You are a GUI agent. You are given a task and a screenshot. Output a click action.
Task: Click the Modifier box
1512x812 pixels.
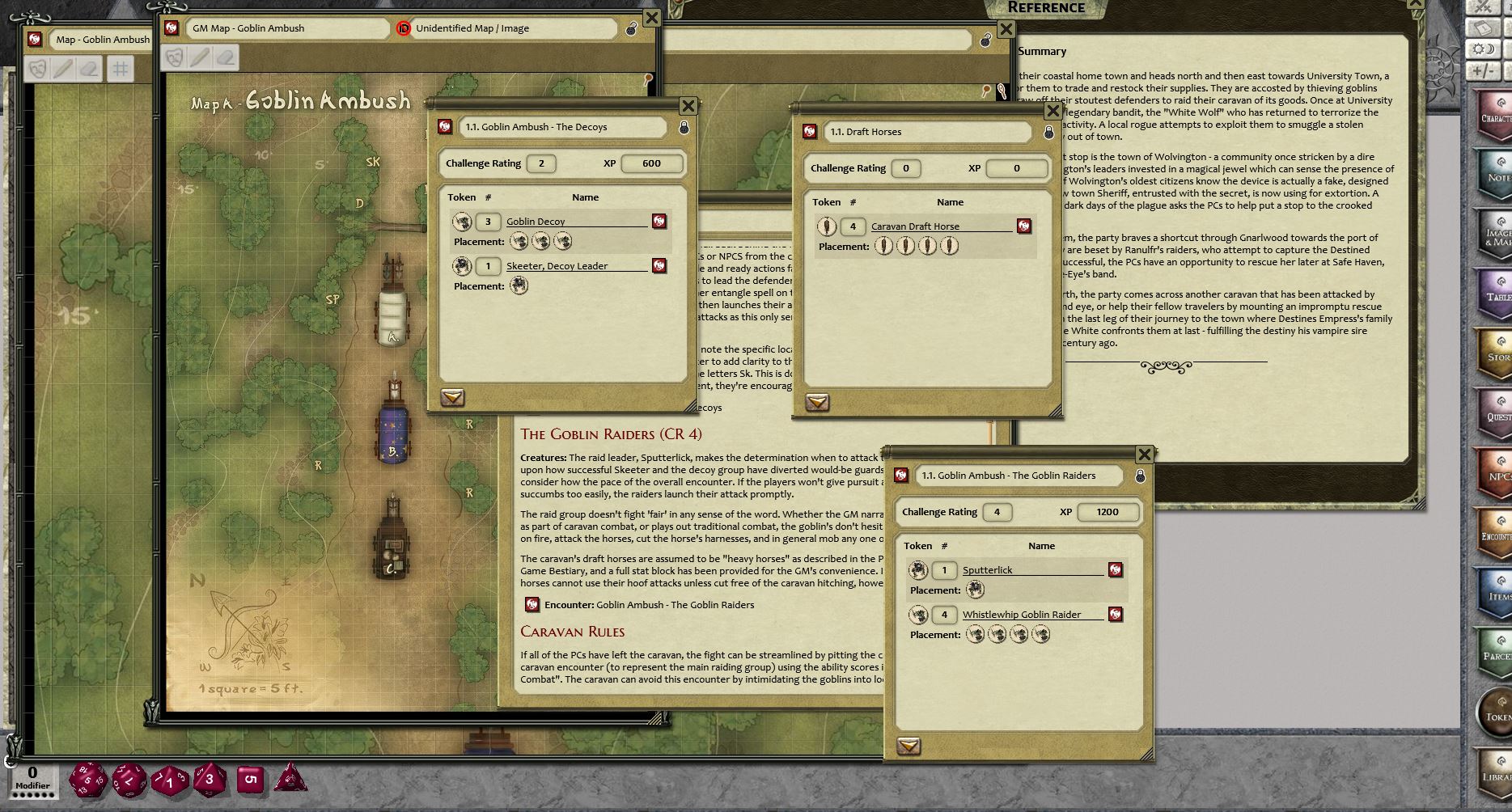point(32,780)
